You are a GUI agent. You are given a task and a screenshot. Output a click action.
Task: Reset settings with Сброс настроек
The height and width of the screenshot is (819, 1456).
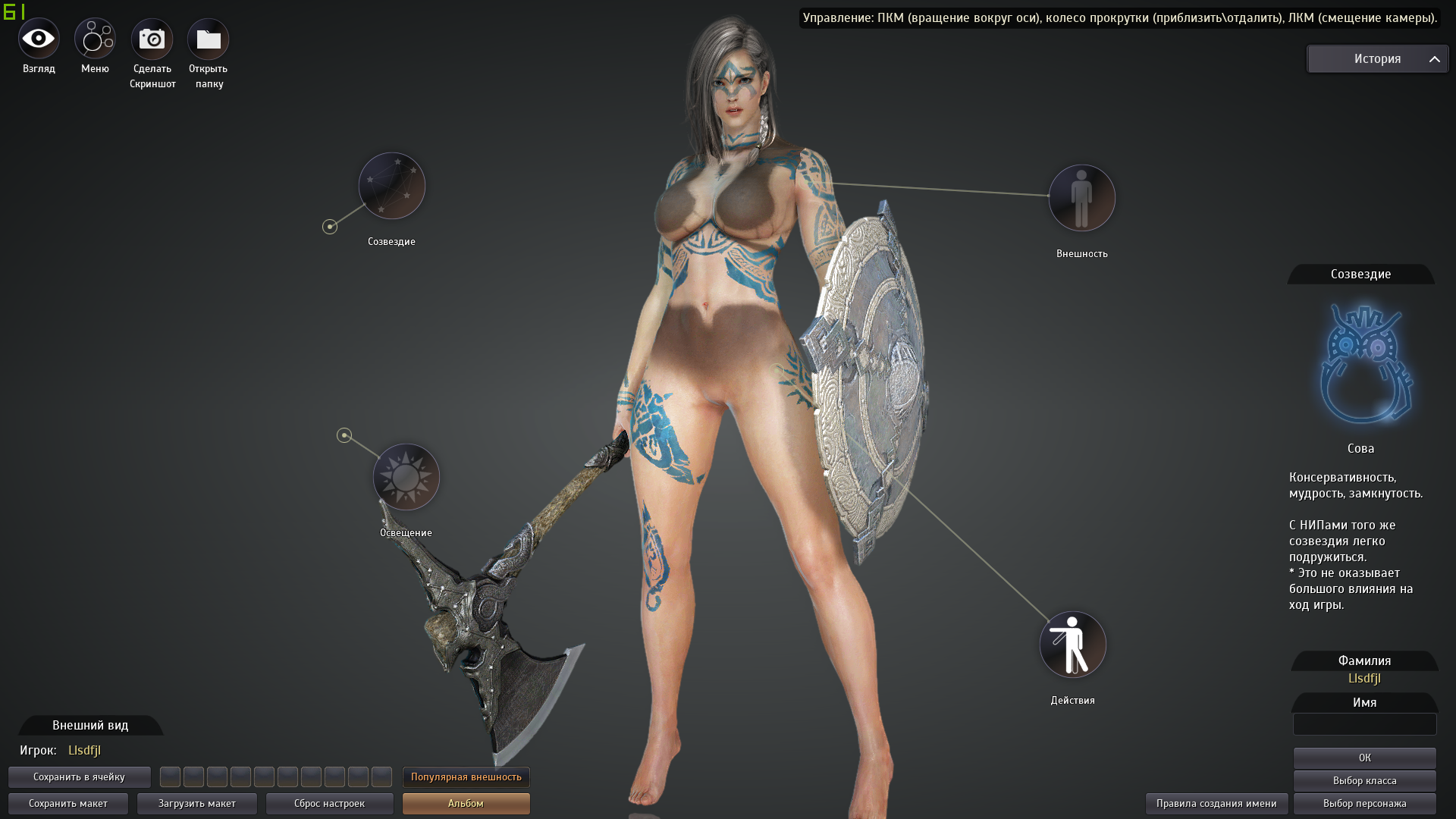tap(329, 803)
